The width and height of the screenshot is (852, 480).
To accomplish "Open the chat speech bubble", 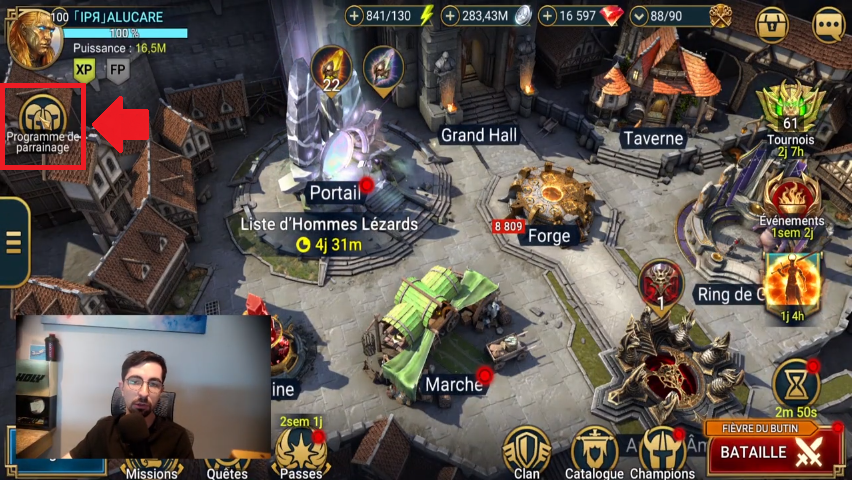I will [x=828, y=24].
